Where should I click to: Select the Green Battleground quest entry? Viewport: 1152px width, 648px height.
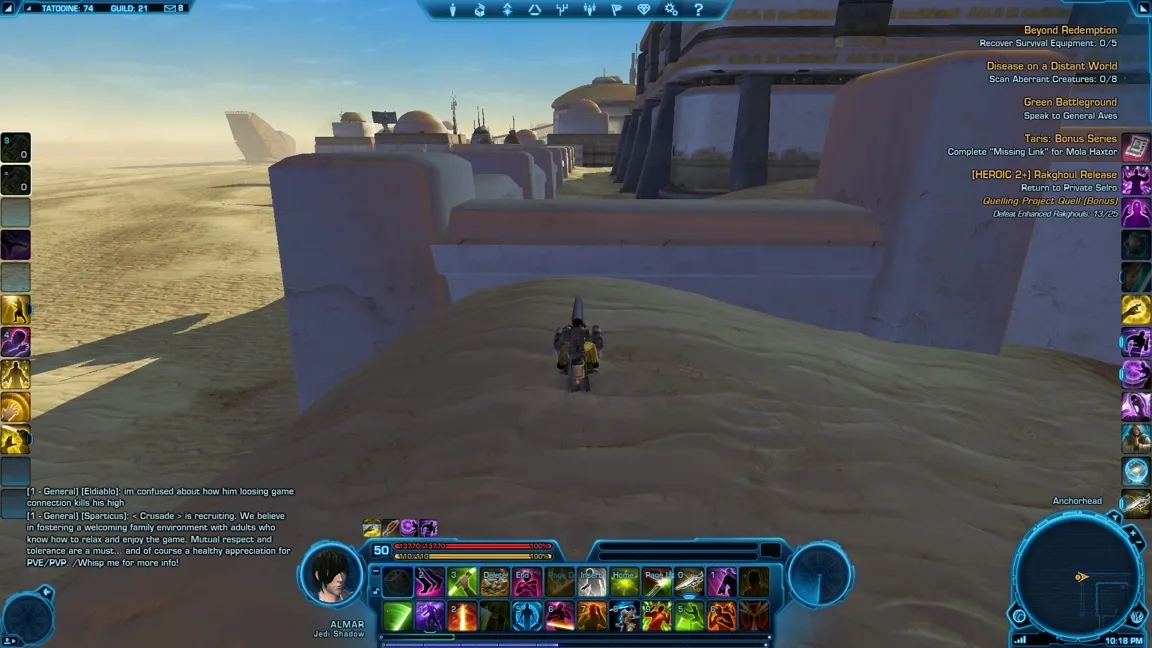[x=1070, y=102]
